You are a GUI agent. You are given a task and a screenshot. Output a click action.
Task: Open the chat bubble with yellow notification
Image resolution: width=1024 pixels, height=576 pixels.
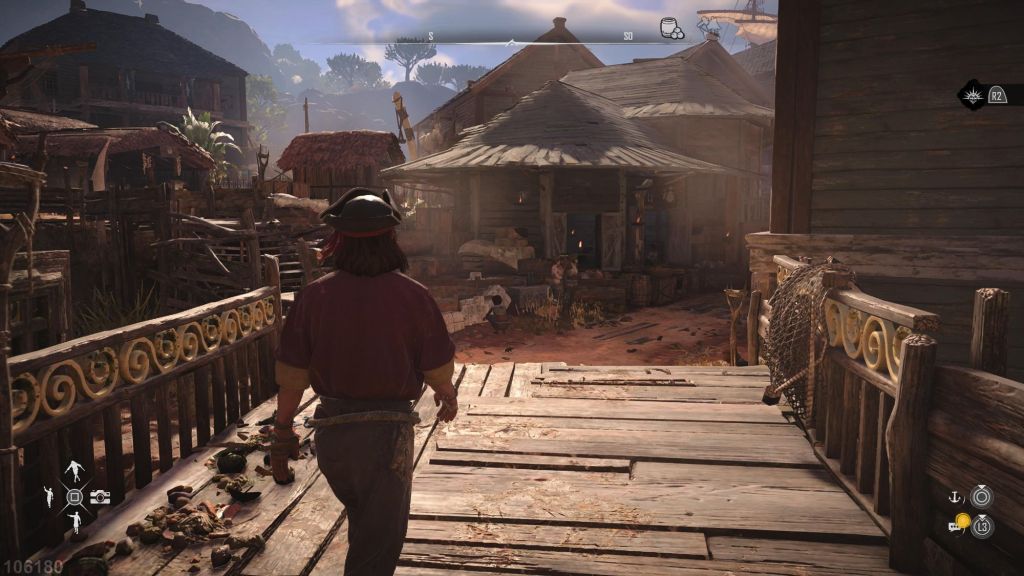(x=957, y=522)
